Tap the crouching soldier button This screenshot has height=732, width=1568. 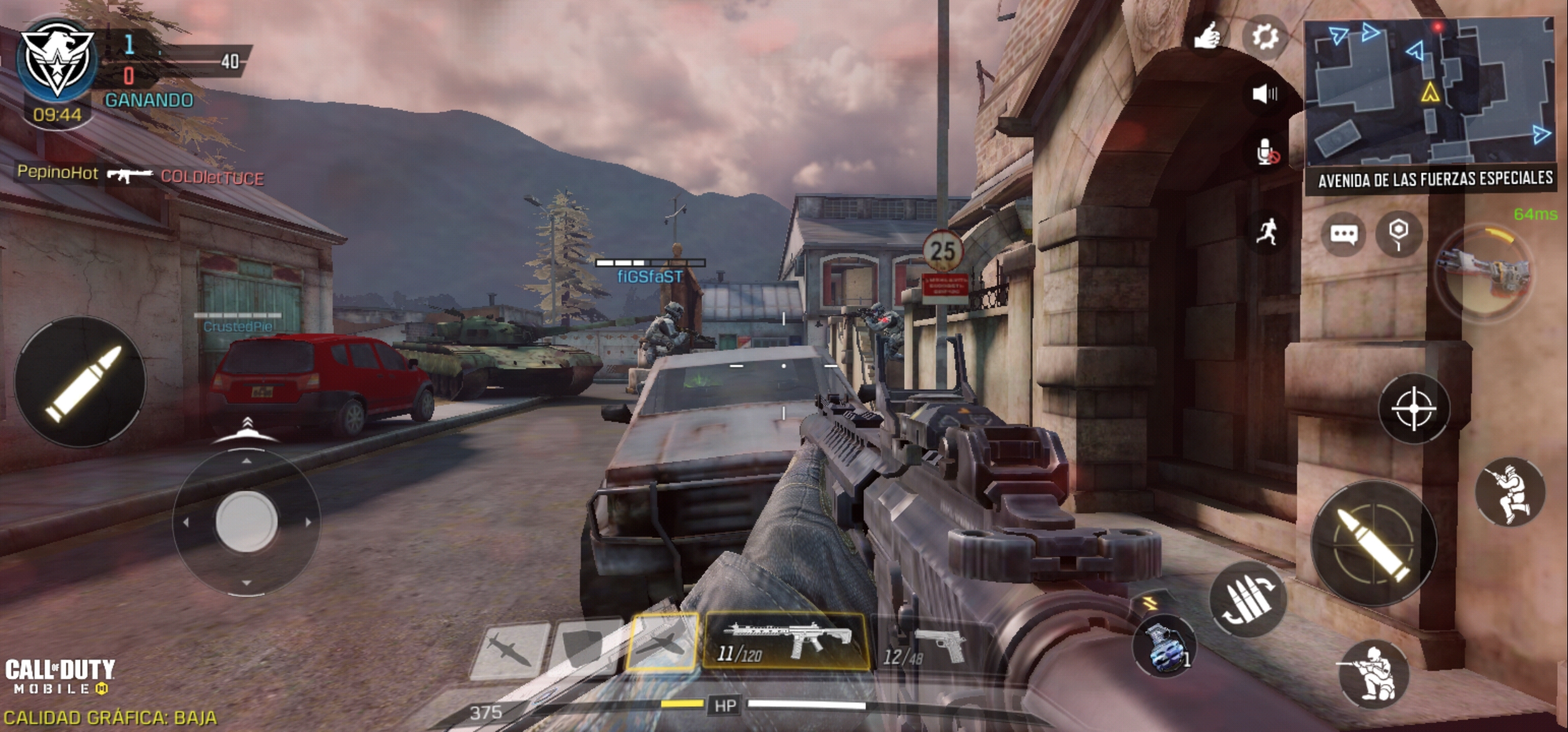[x=1373, y=673]
